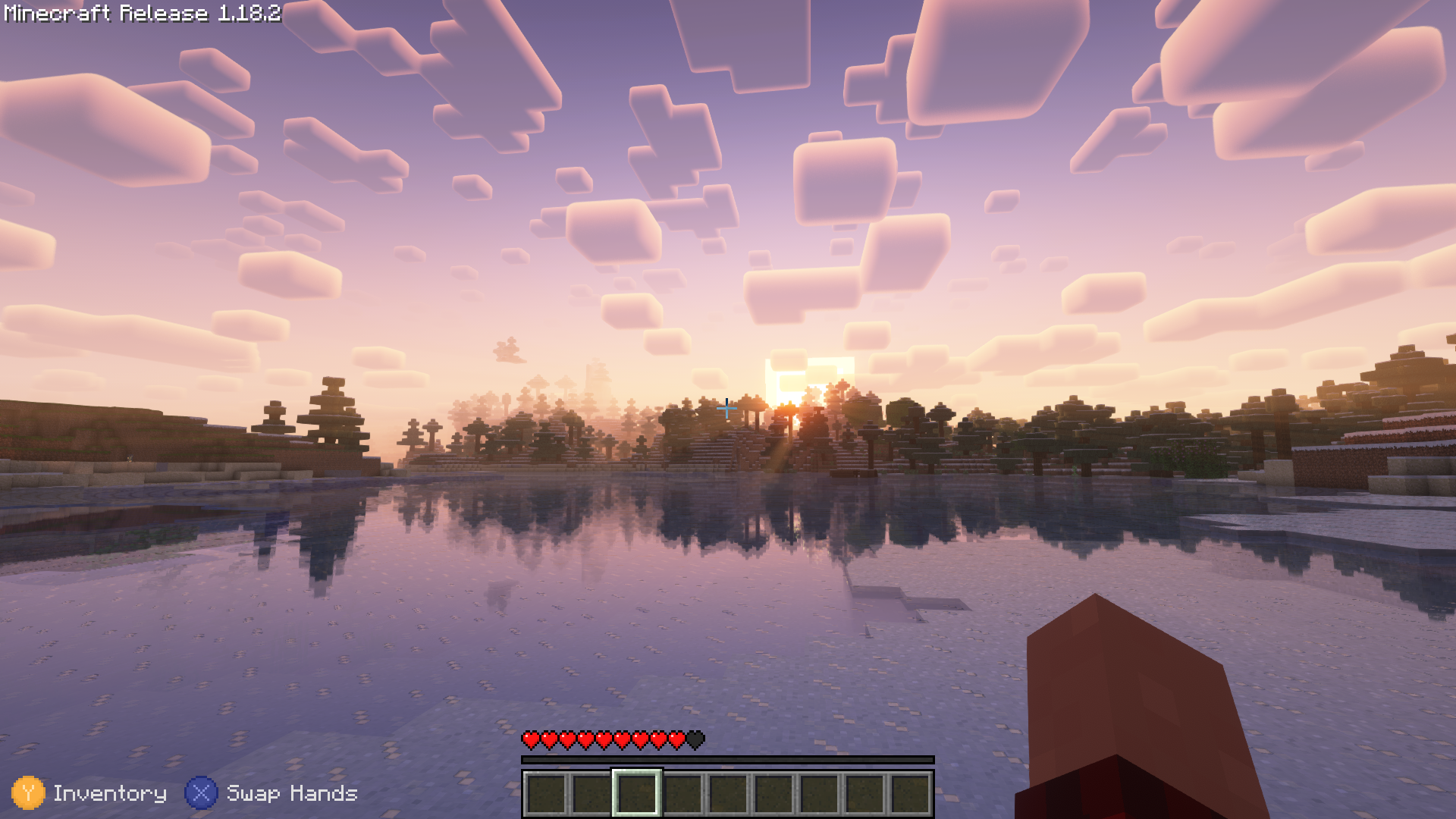This screenshot has width=1456, height=819.
Task: Click the Minecraft Release 1.18.2 text
Action: (140, 12)
